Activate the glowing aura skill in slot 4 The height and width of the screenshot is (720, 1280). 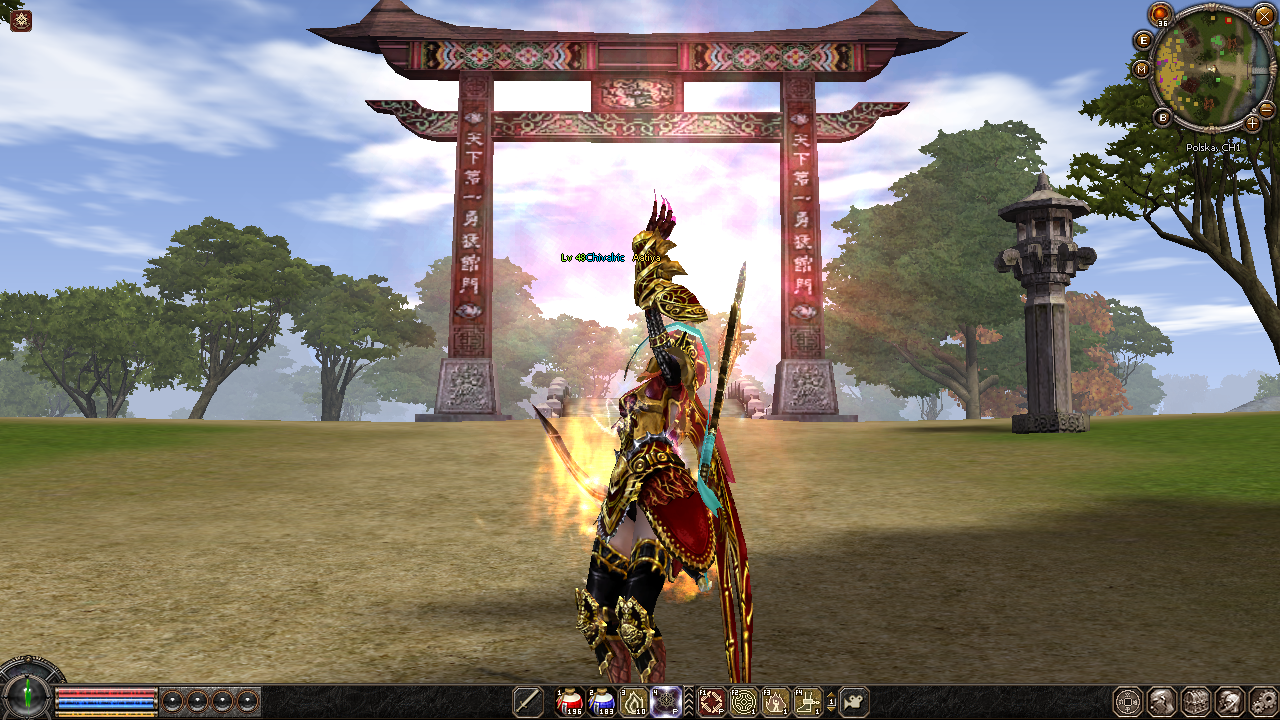pos(666,701)
